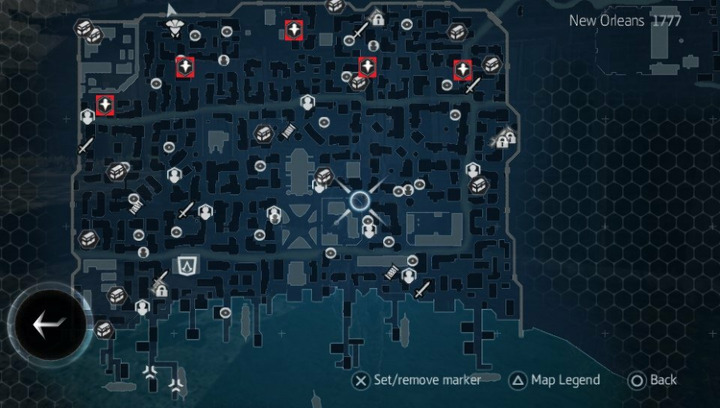The image size is (720, 408).
Task: Click the glowing crosshair map cursor
Action: [359, 201]
